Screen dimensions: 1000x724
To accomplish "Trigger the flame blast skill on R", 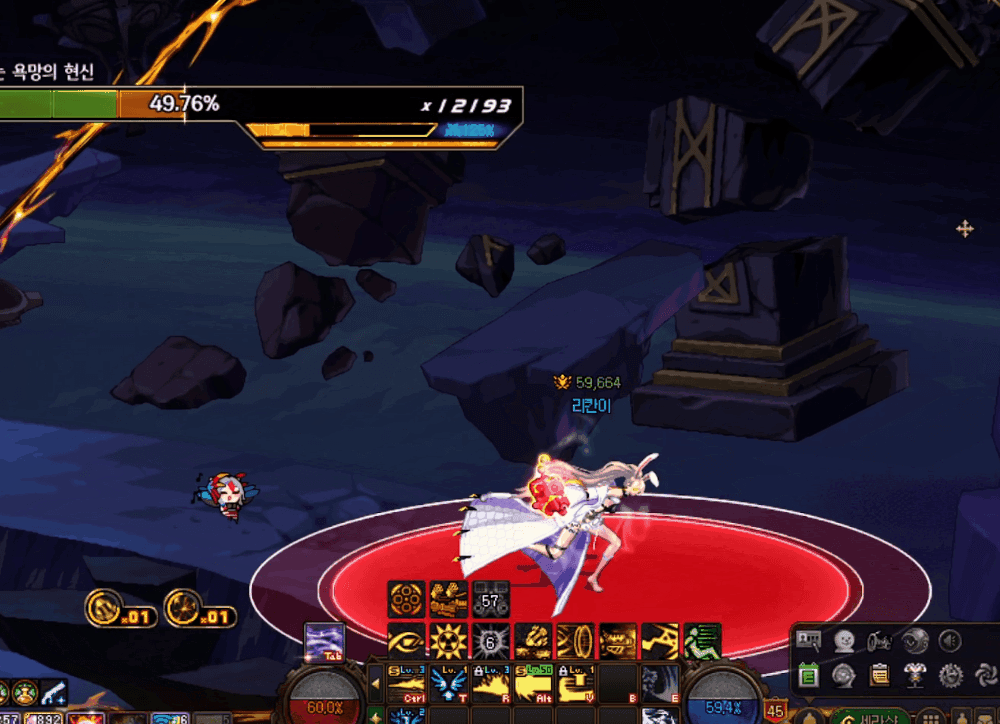I will pyautogui.click(x=491, y=684).
